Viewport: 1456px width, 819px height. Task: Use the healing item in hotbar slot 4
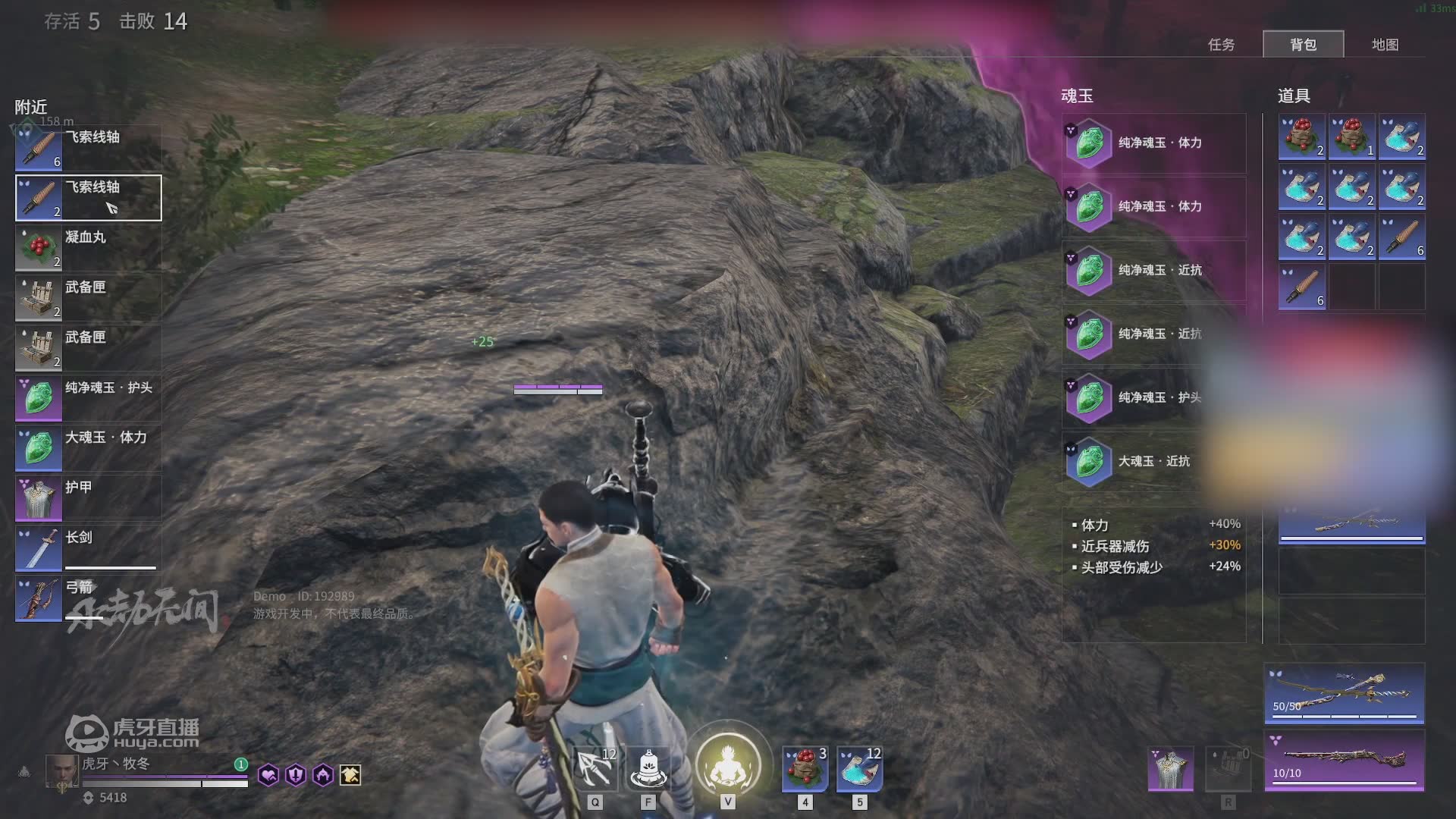coord(805,769)
